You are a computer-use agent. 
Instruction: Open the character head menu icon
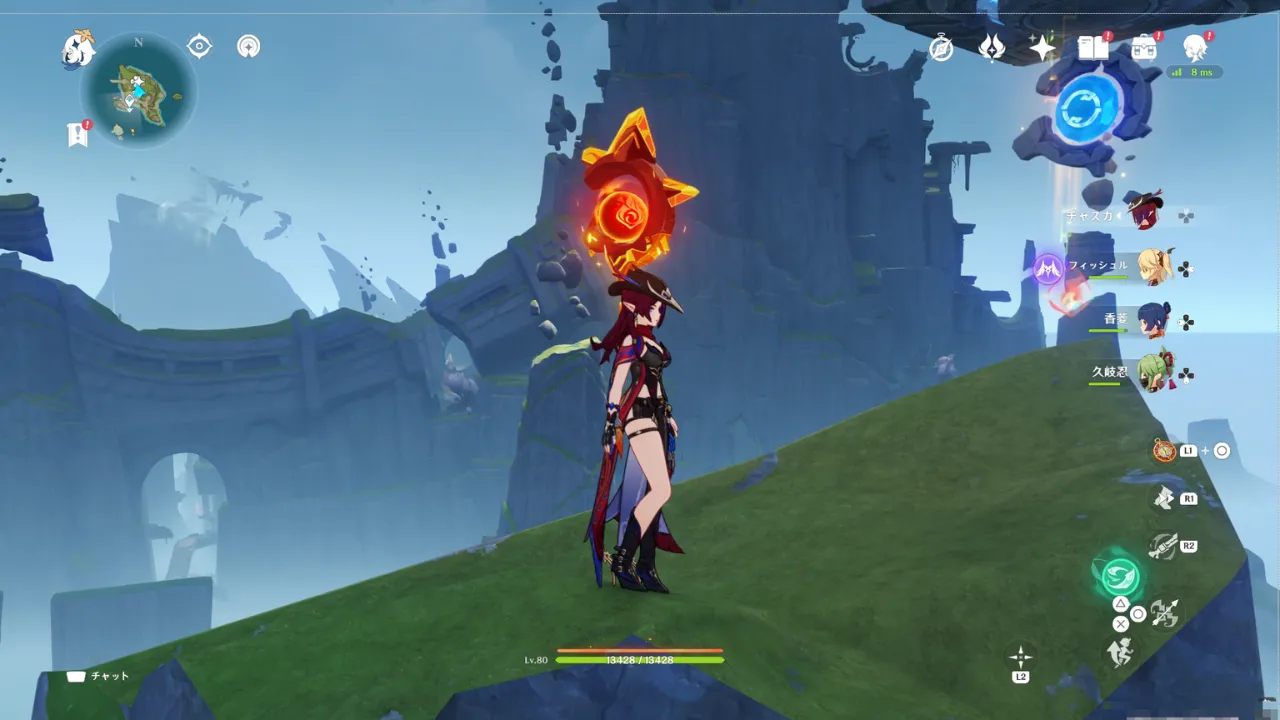tap(1195, 47)
